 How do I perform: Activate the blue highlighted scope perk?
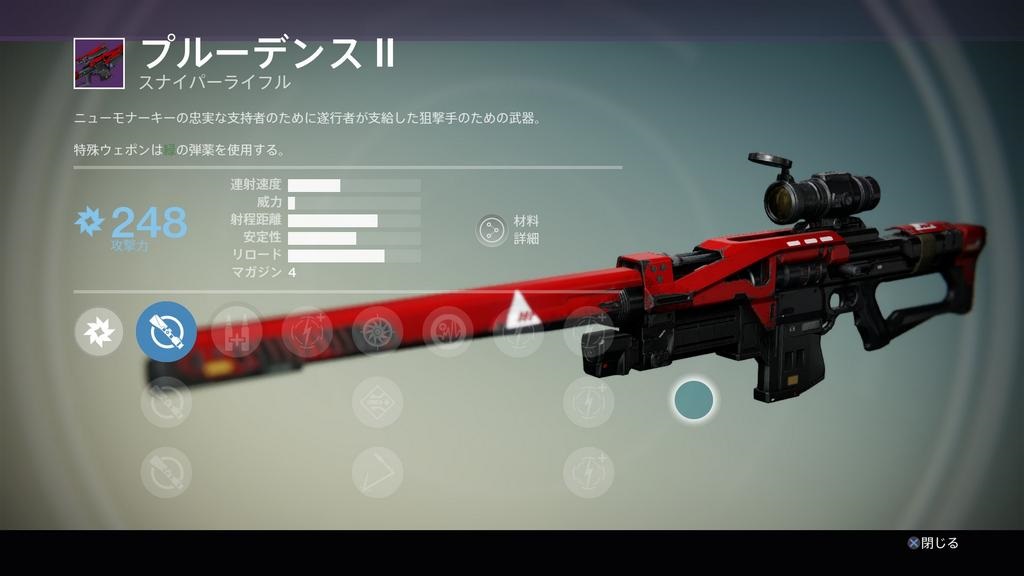pyautogui.click(x=166, y=331)
